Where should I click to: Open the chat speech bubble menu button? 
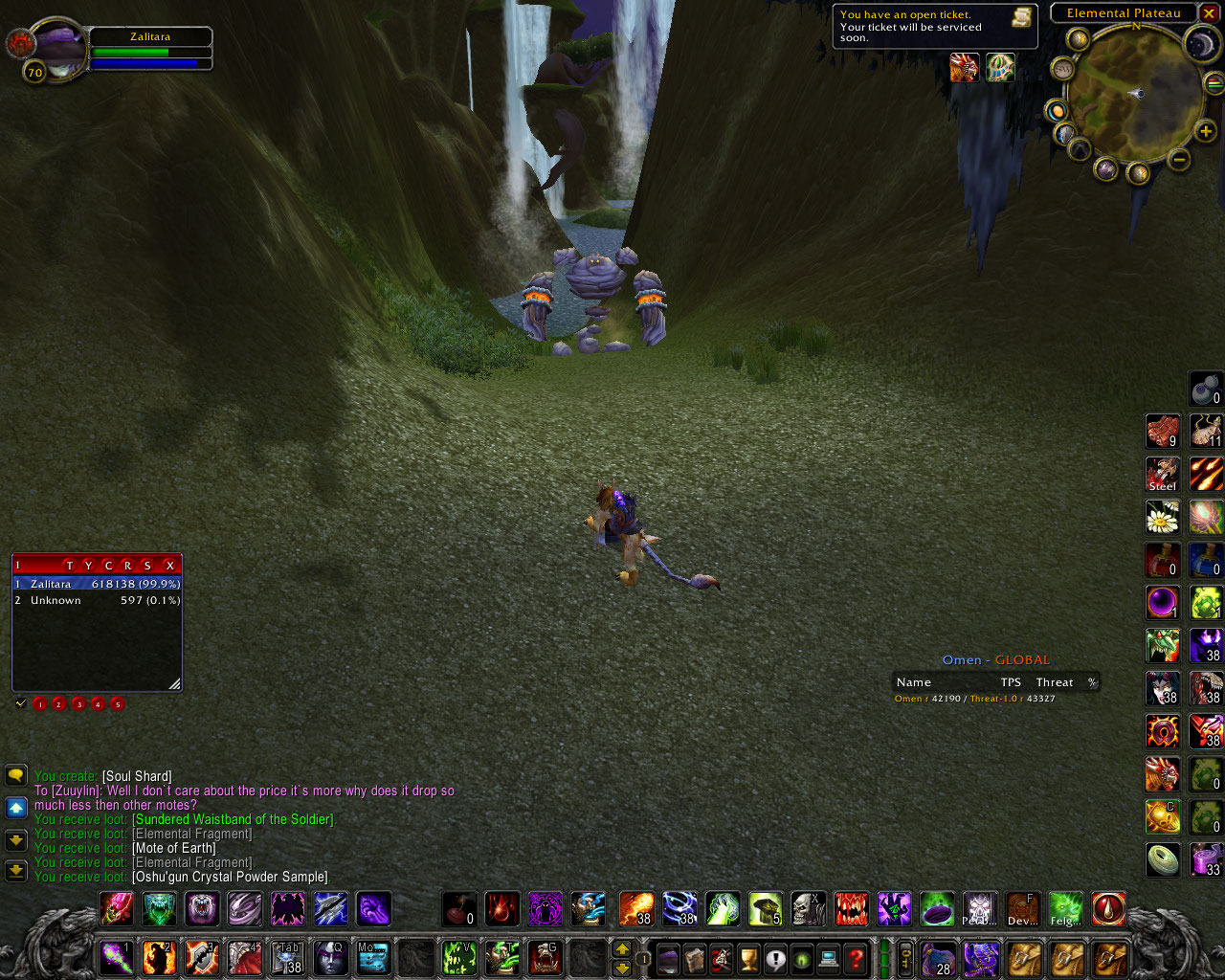(x=16, y=774)
